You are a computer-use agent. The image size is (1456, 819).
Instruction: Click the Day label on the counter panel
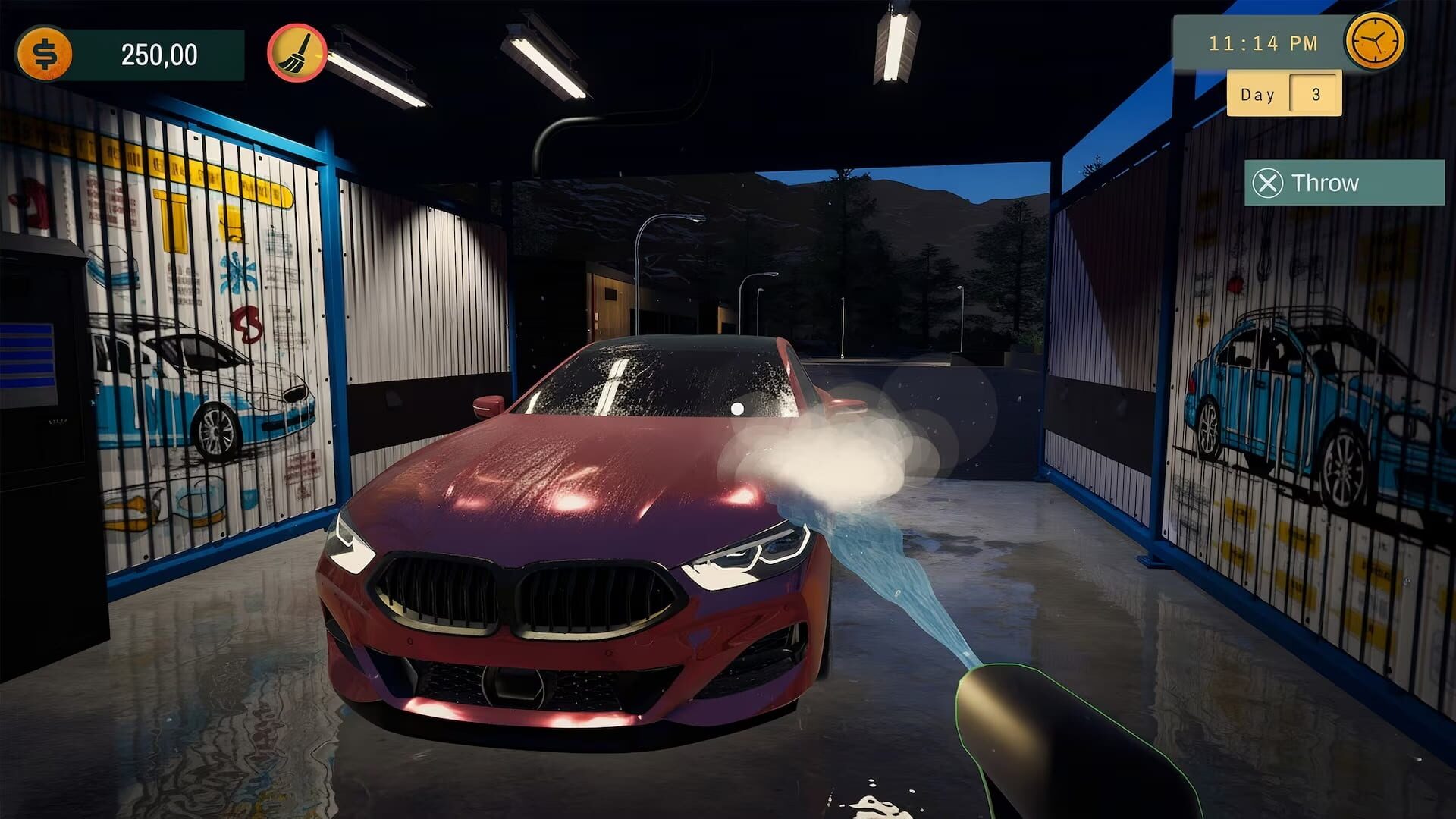click(x=1258, y=93)
